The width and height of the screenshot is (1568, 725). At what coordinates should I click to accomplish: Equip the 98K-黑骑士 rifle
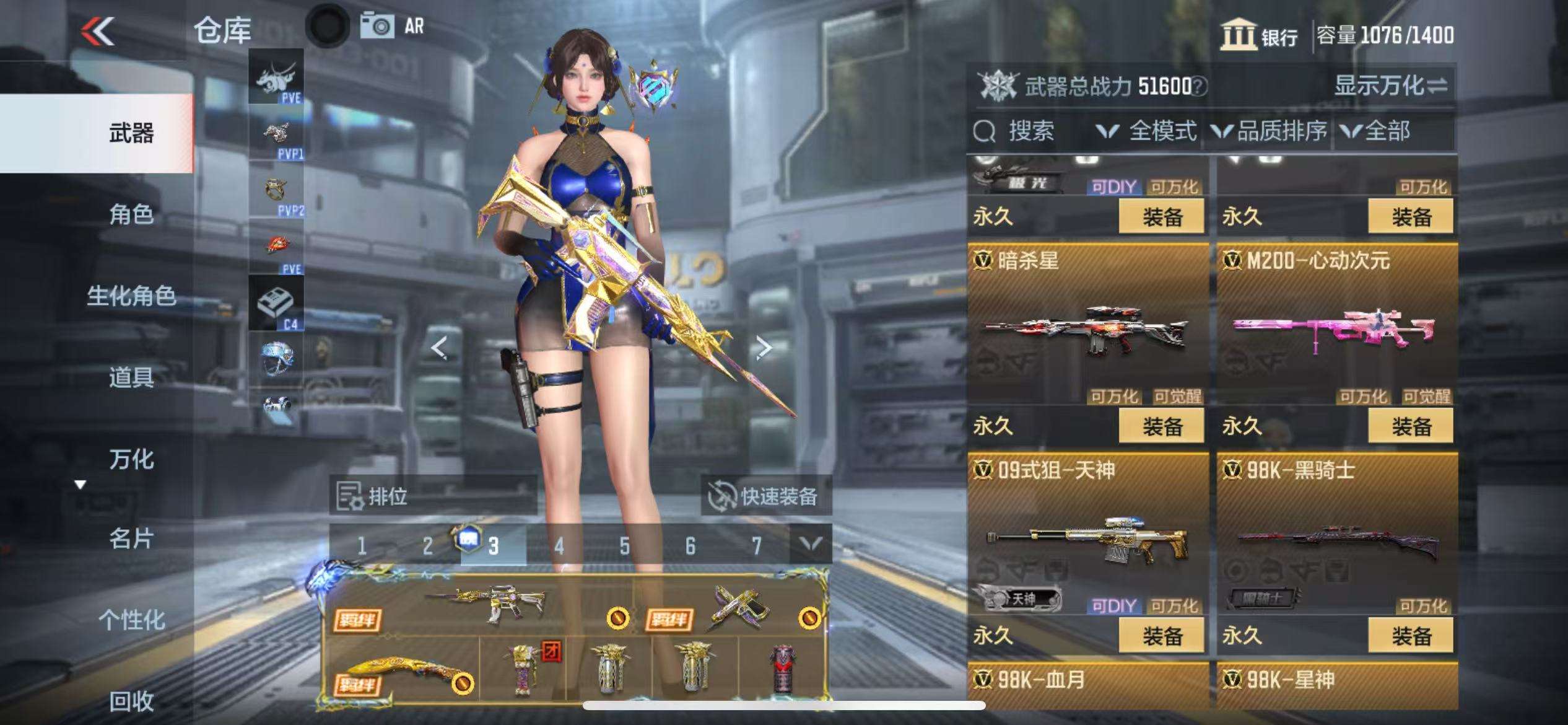1411,636
